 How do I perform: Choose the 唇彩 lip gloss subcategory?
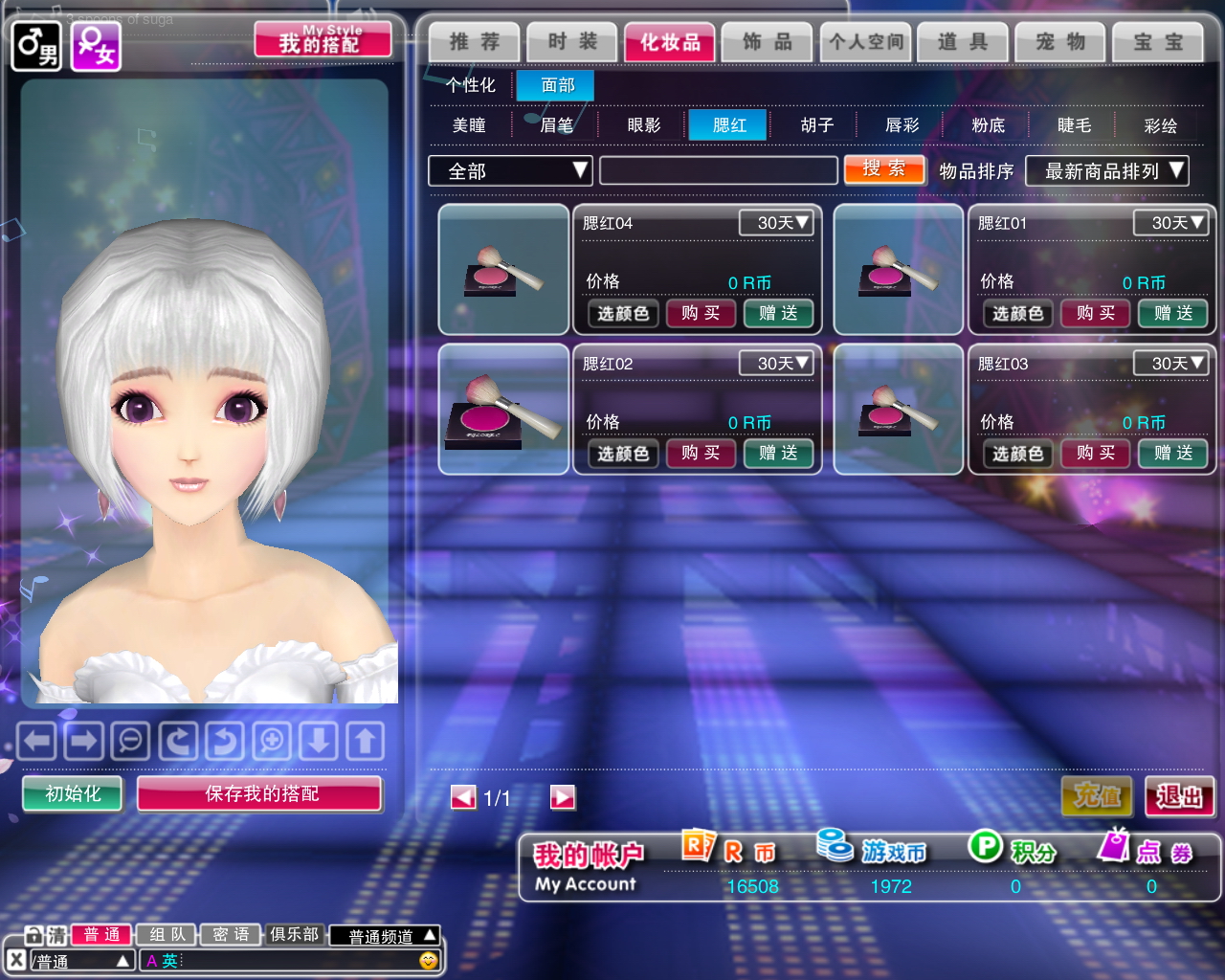pyautogui.click(x=902, y=125)
